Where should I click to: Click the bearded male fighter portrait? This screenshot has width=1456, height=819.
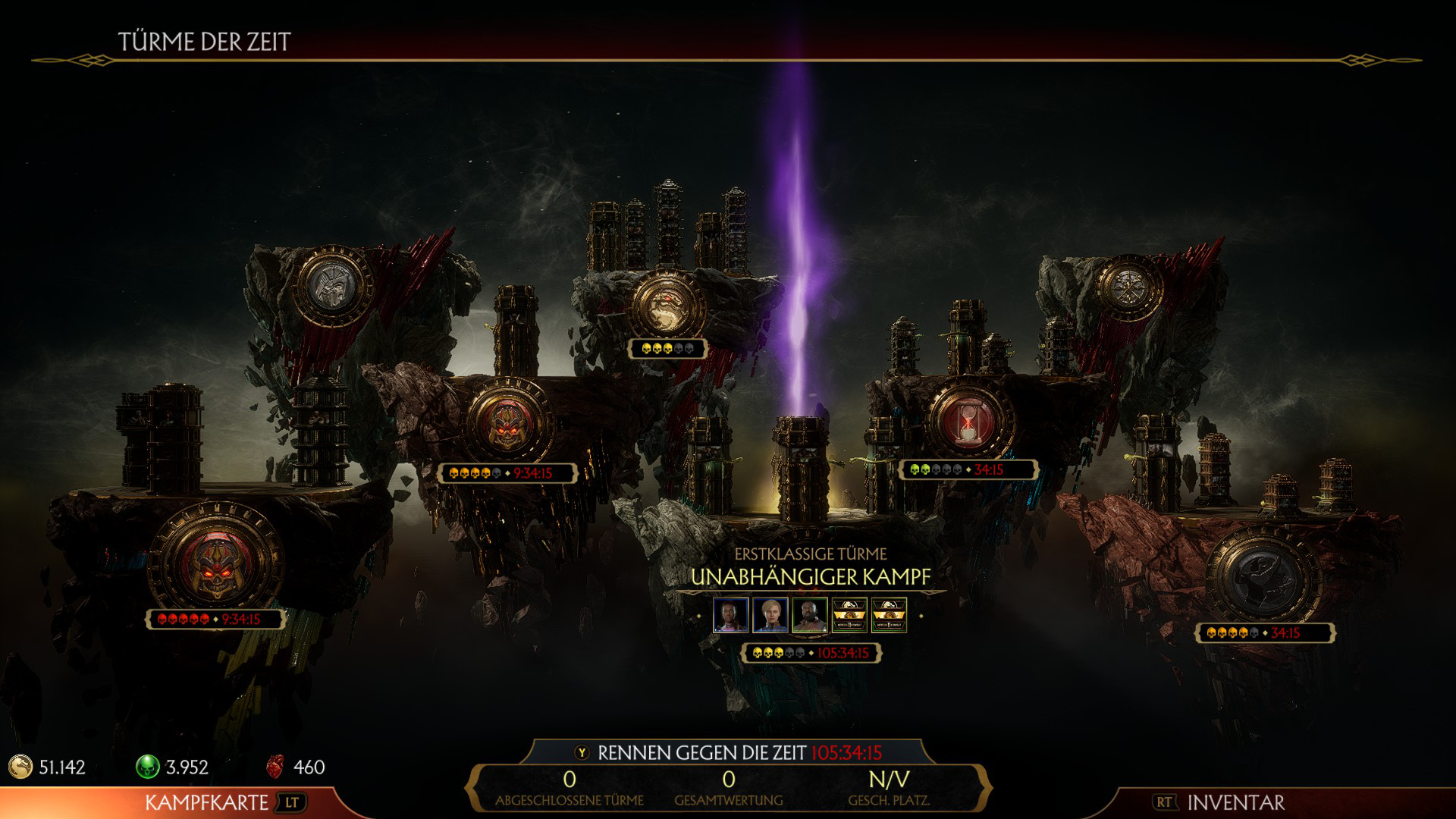[809, 615]
